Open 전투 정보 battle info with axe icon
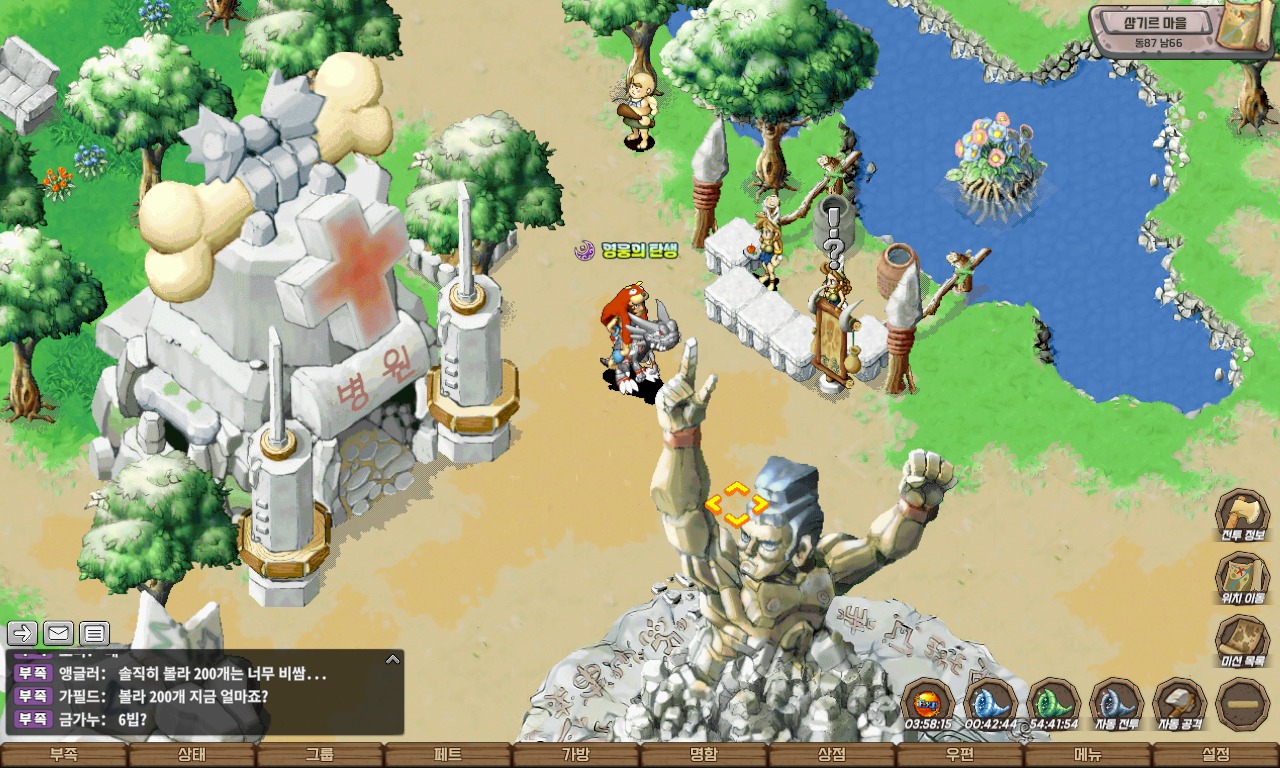 [1242, 516]
